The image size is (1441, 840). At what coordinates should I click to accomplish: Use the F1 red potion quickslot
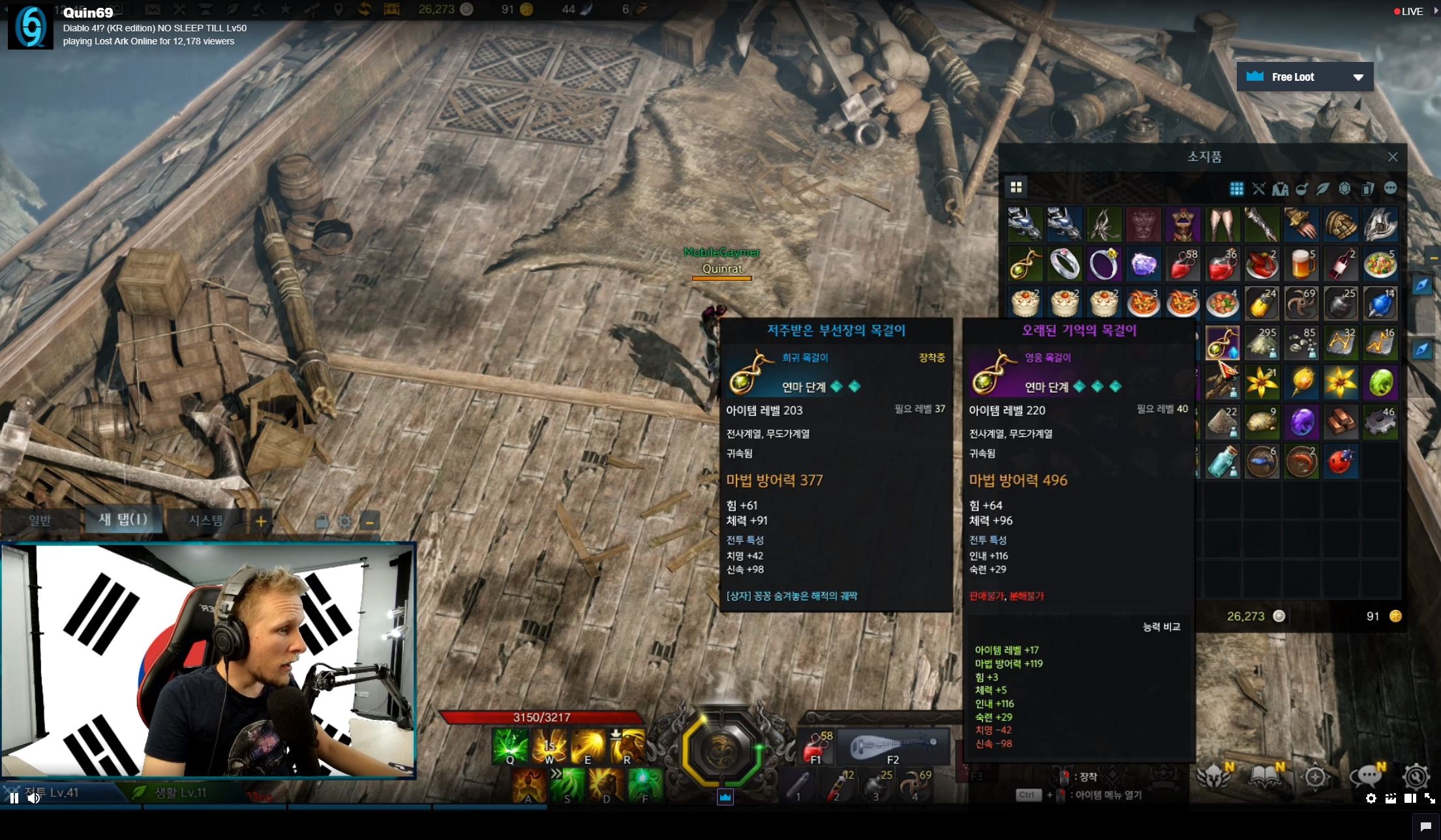pyautogui.click(x=815, y=747)
